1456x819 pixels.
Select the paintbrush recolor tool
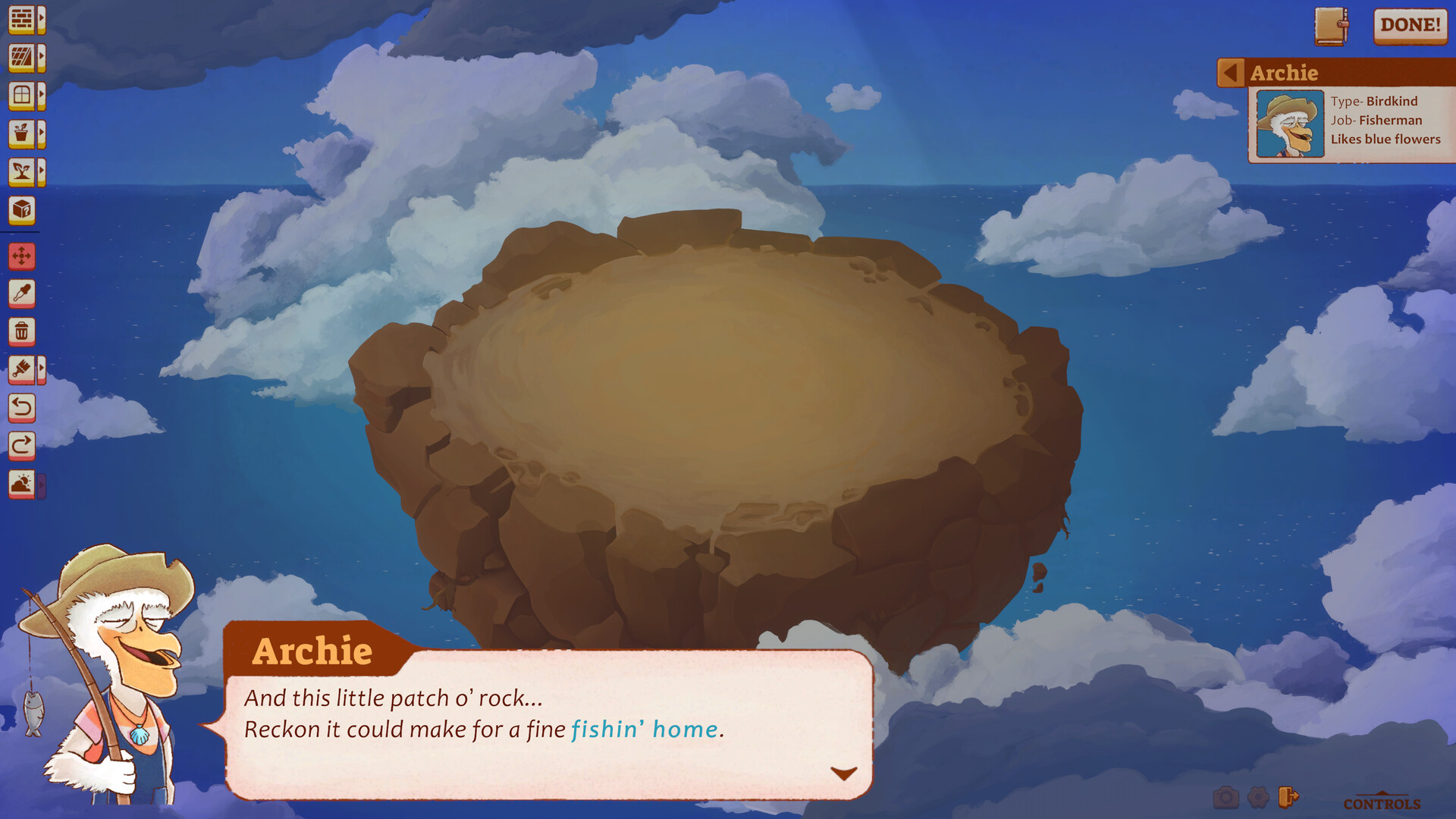(x=23, y=371)
